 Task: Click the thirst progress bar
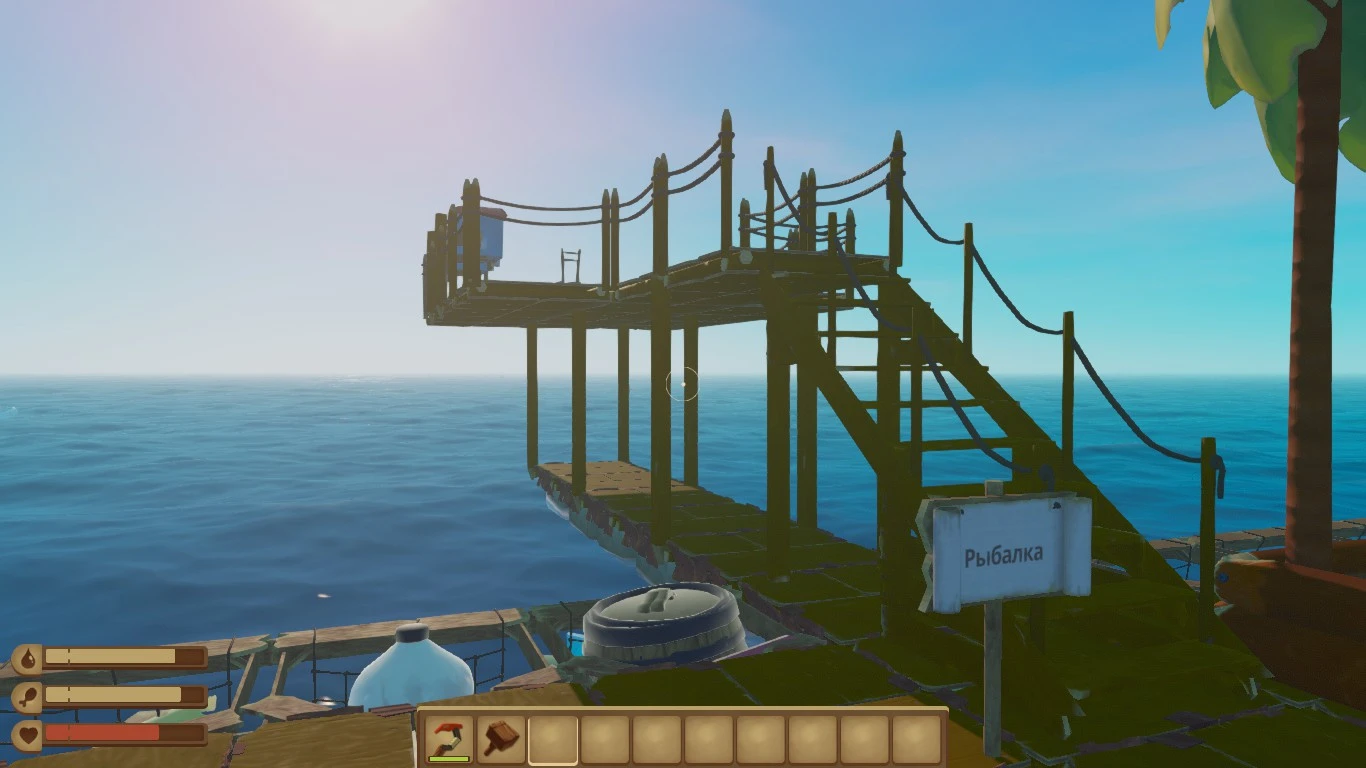click(x=125, y=658)
